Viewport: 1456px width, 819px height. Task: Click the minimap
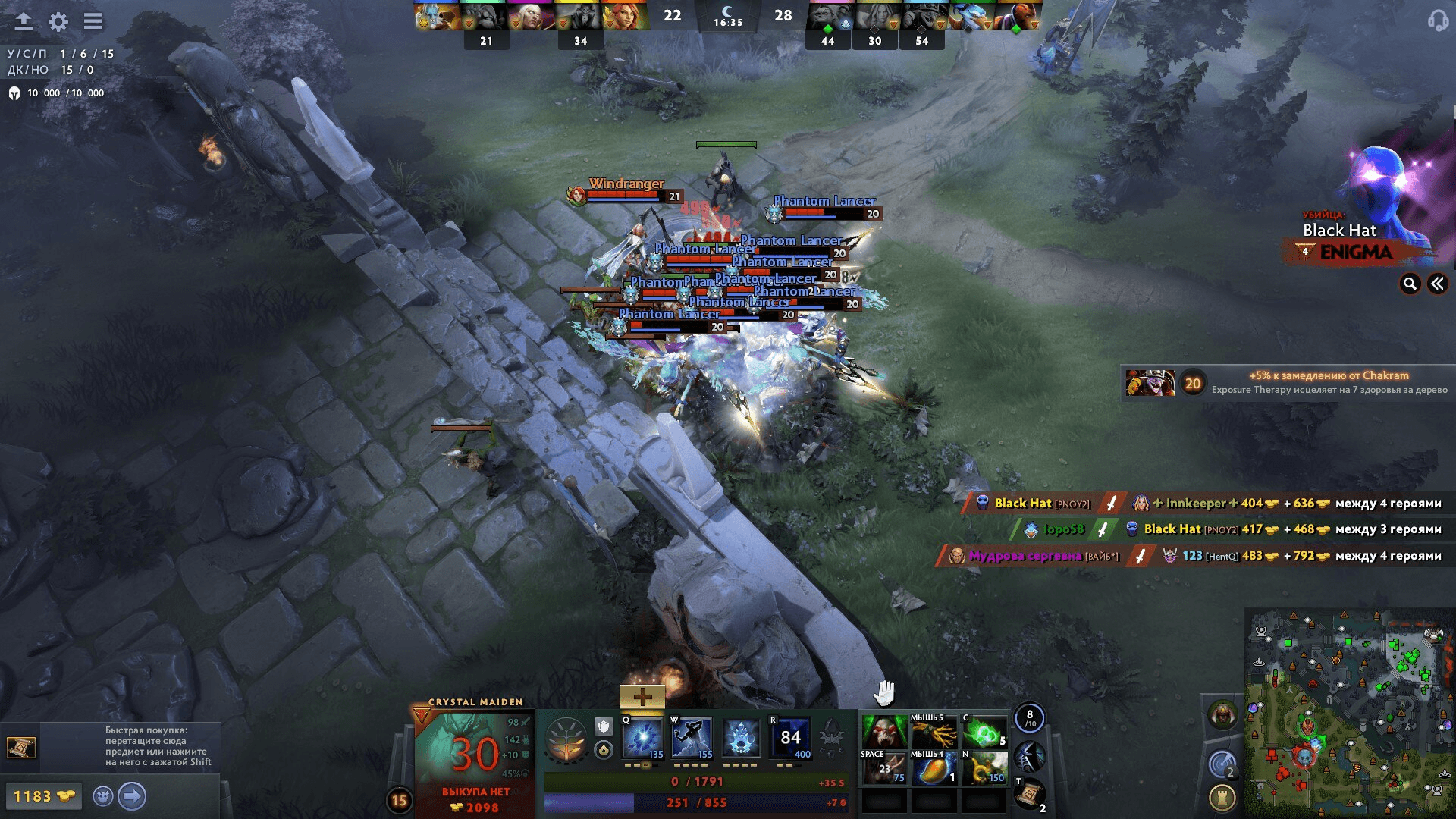[1349, 713]
